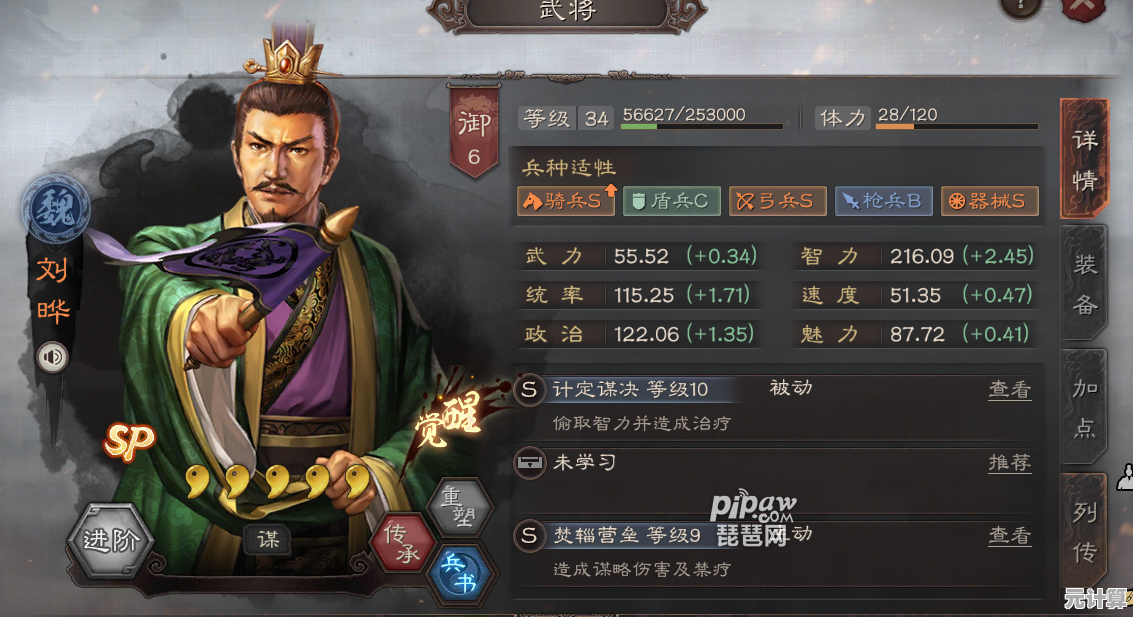View details of 焚辎营垒 skill via 查看
The width and height of the screenshot is (1133, 617).
coord(1009,535)
